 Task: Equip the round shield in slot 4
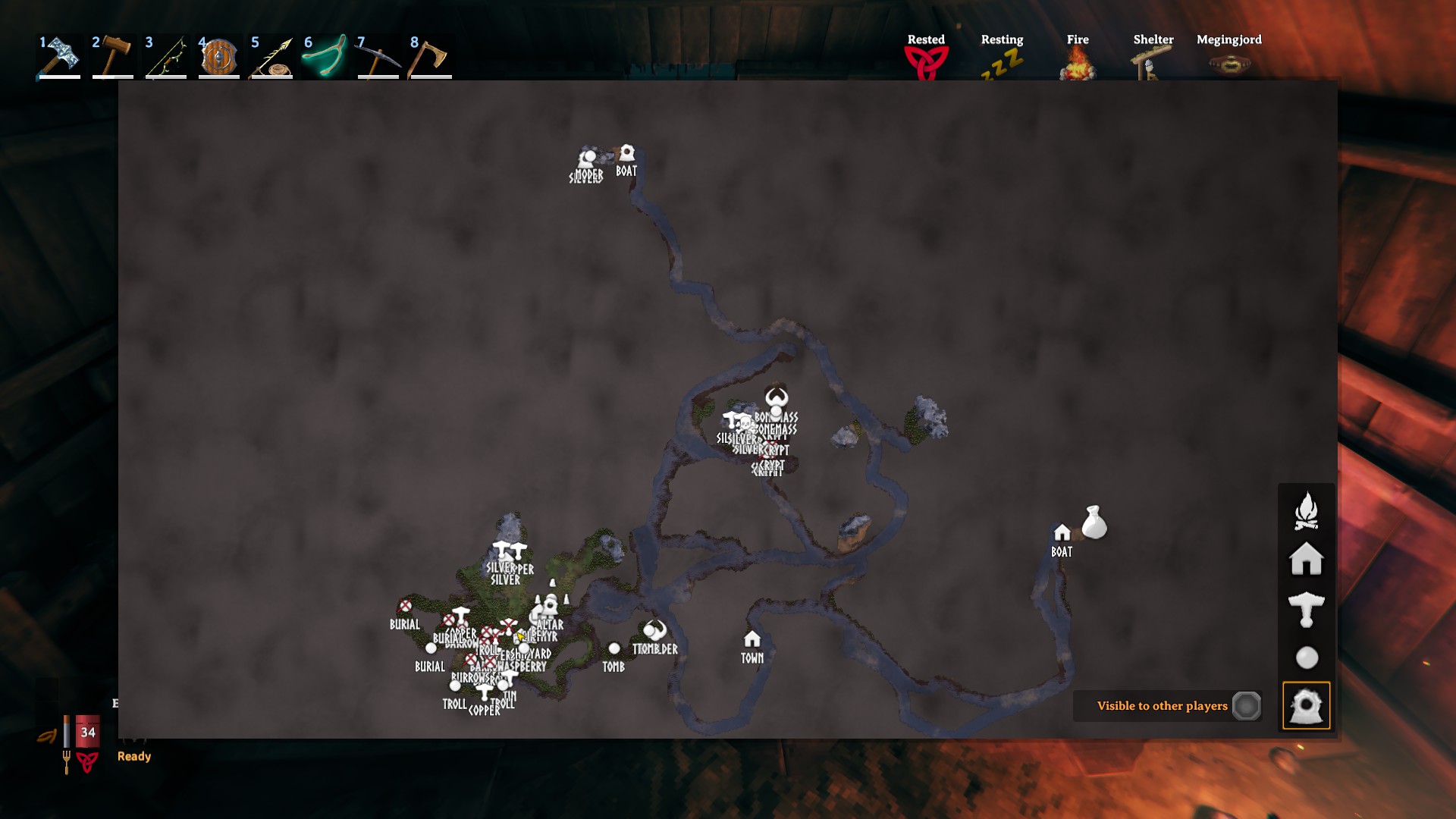coord(219,57)
